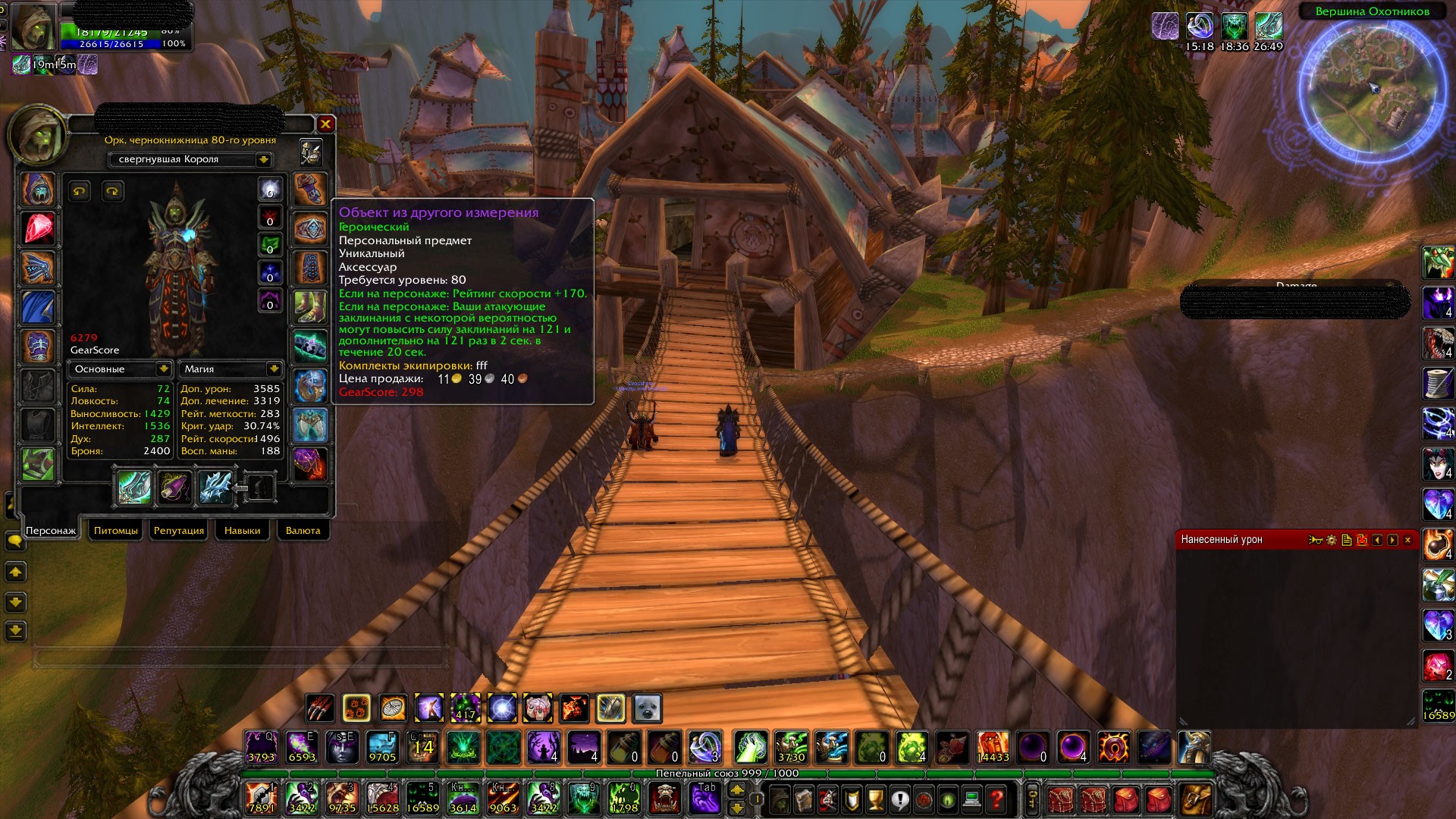Select the main-hand weapon slot

coord(134,487)
